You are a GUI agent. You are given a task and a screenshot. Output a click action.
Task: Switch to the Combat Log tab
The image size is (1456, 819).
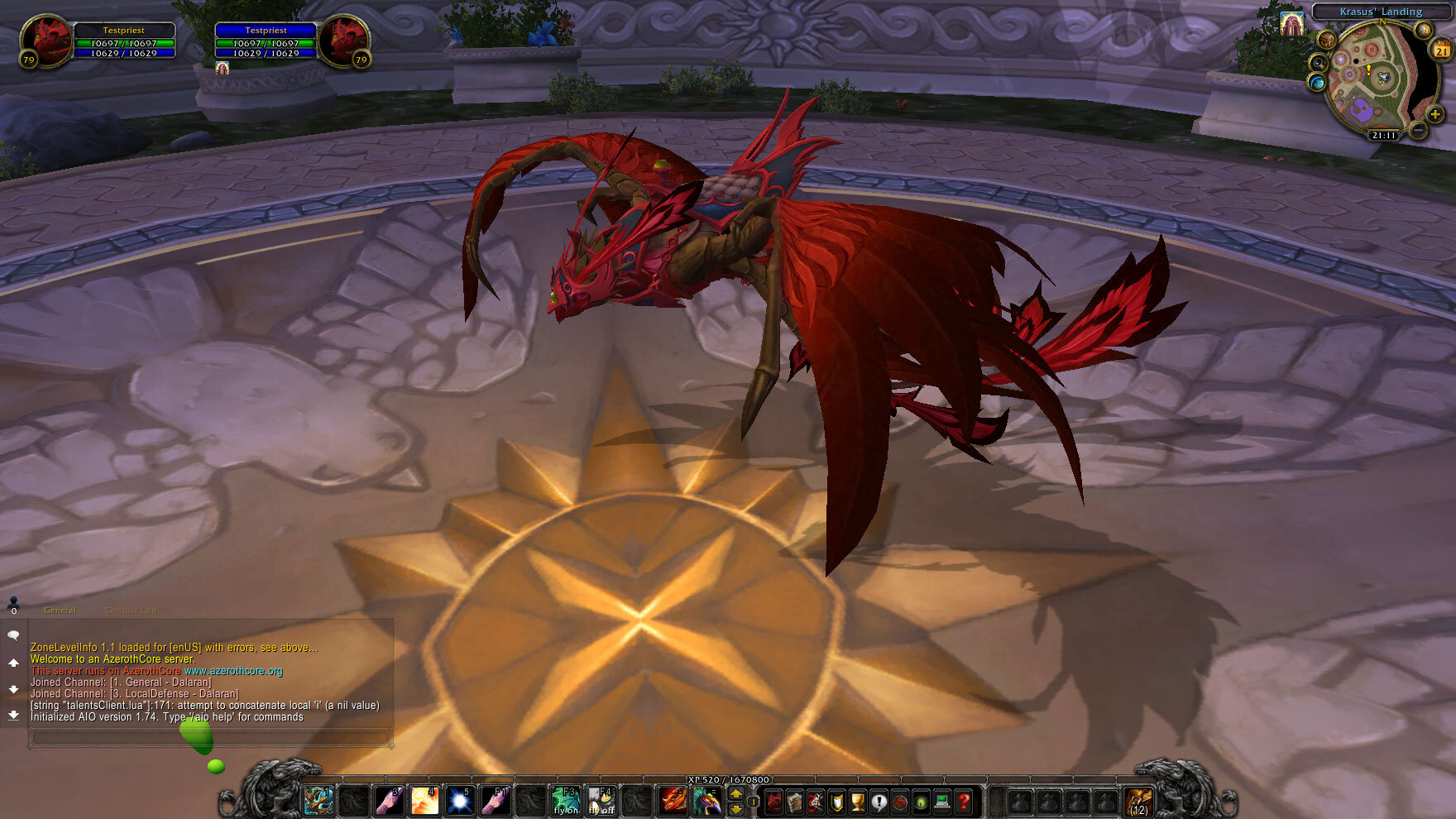coord(131,611)
